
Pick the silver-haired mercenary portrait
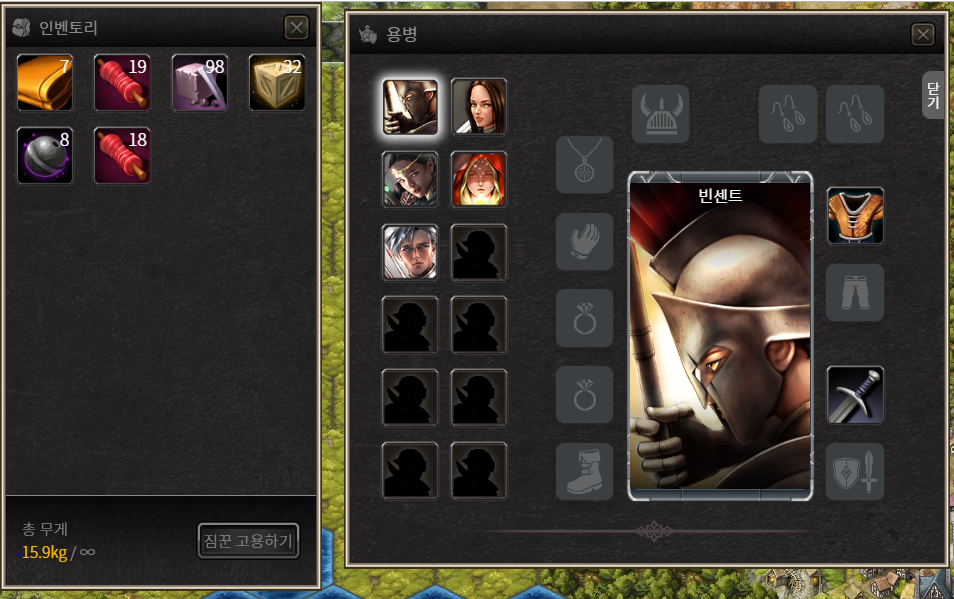tap(410, 251)
